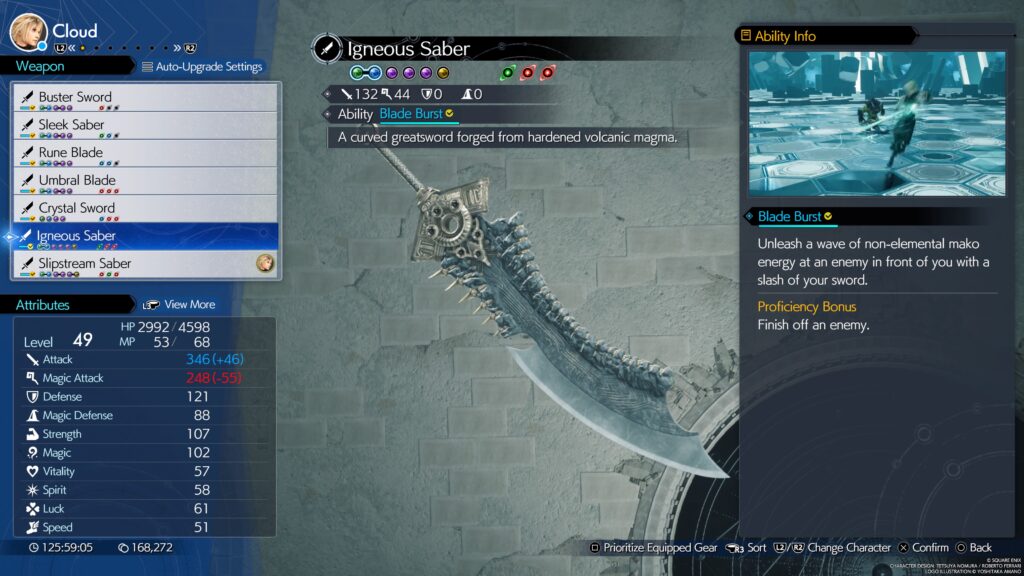Select the Buster Sword weapon
1024x576 pixels.
pyautogui.click(x=144, y=97)
